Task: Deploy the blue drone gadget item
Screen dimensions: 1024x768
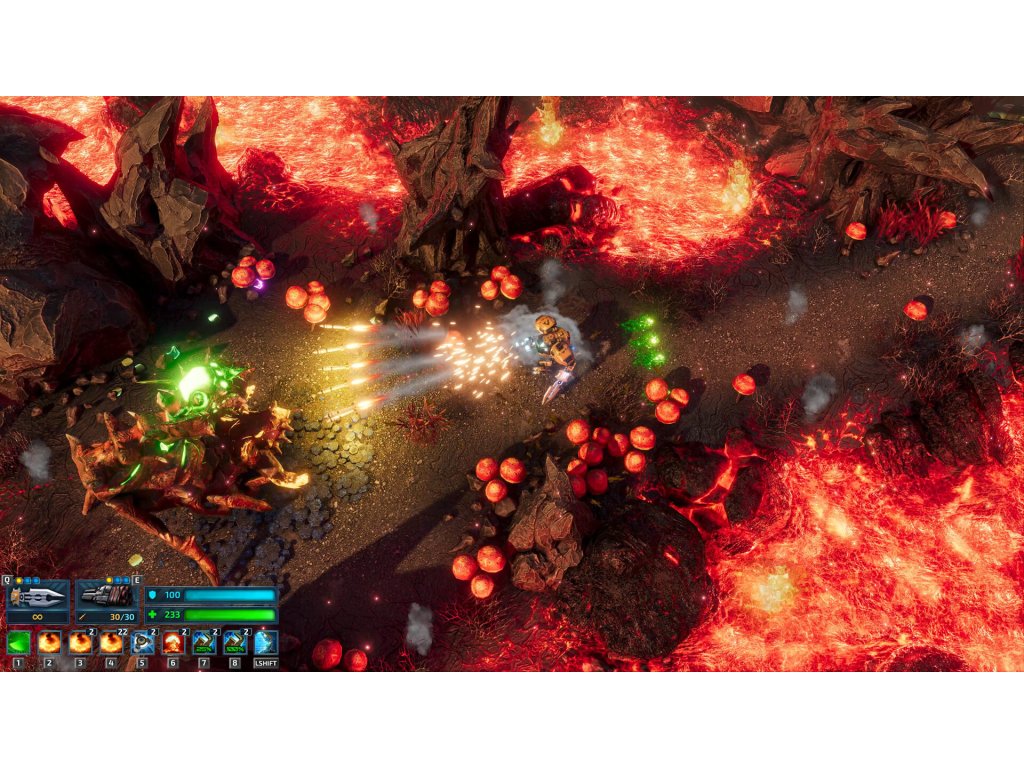Action: pos(142,642)
